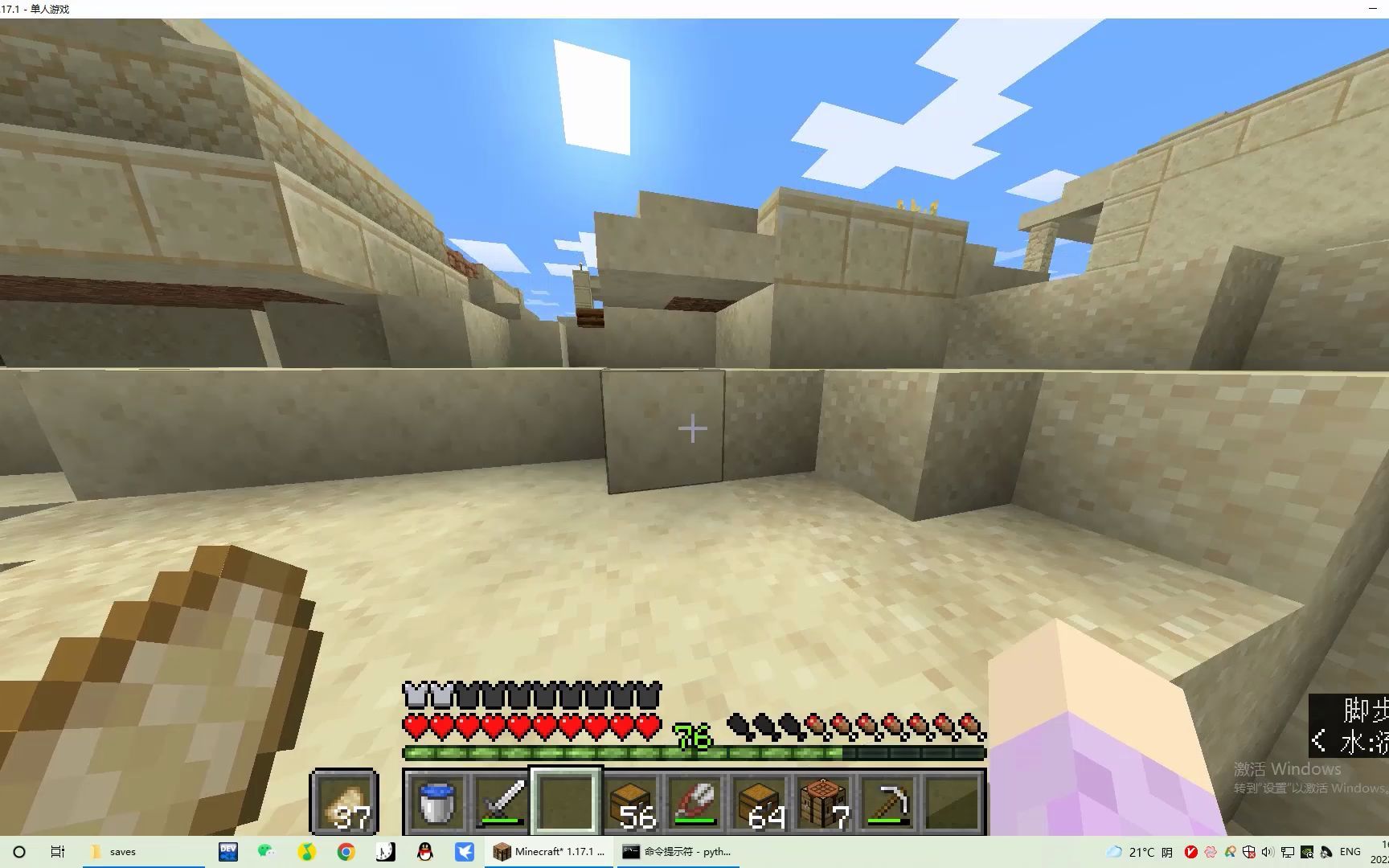The height and width of the screenshot is (868, 1389).
Task: Click ENG to switch input language
Action: [x=1349, y=851]
